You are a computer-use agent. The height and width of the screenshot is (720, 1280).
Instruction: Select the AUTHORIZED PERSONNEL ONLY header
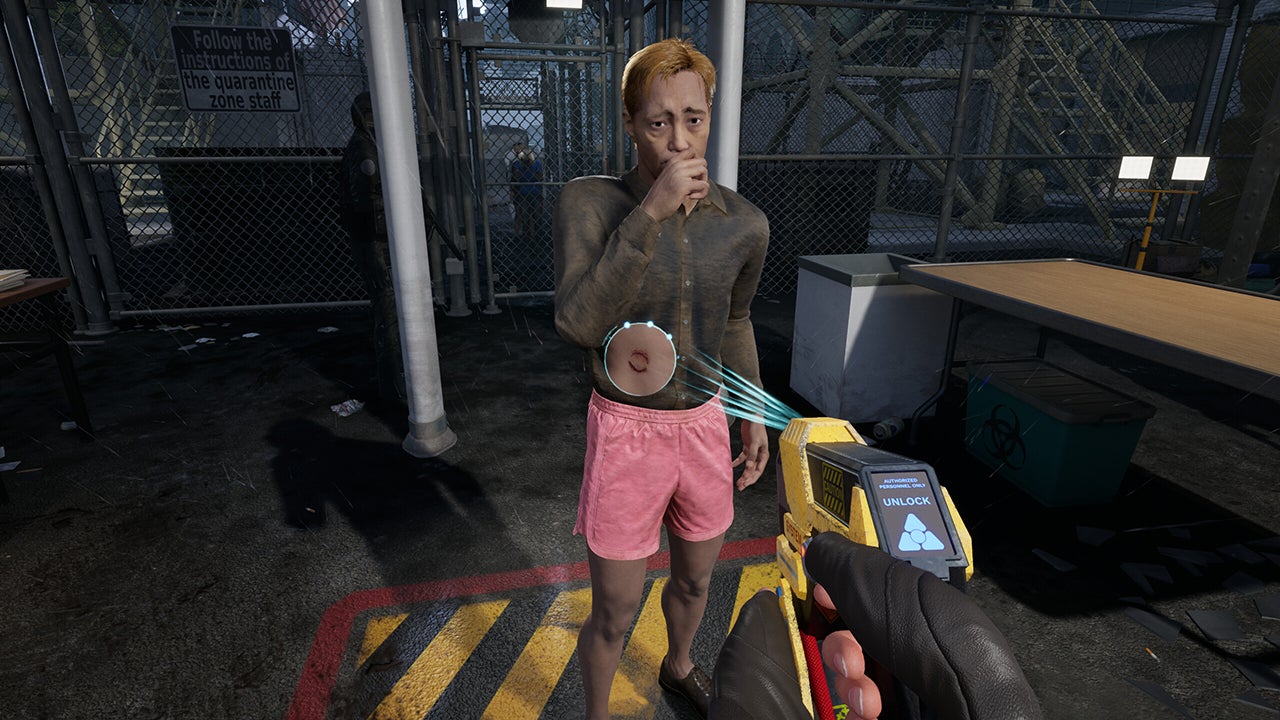[904, 481]
